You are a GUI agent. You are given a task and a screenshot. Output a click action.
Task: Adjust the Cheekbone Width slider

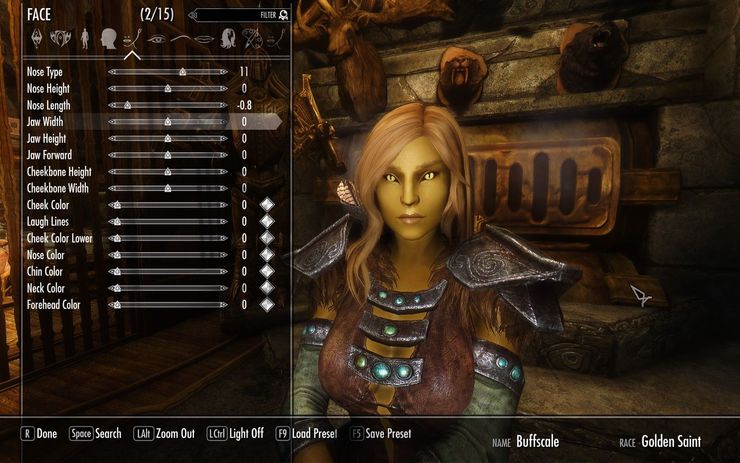click(x=168, y=188)
